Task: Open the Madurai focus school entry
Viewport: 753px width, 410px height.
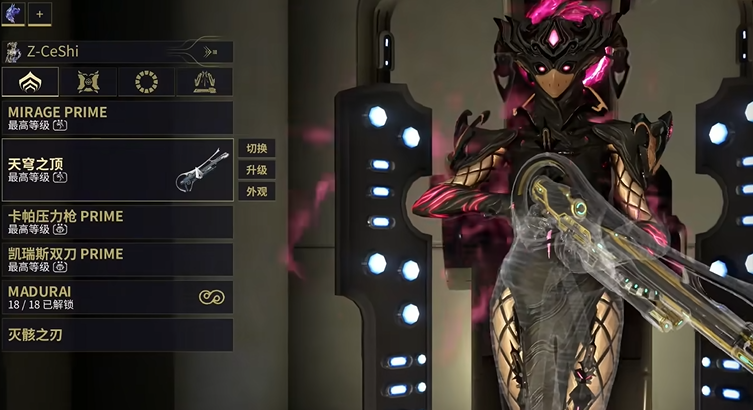Action: (x=117, y=297)
